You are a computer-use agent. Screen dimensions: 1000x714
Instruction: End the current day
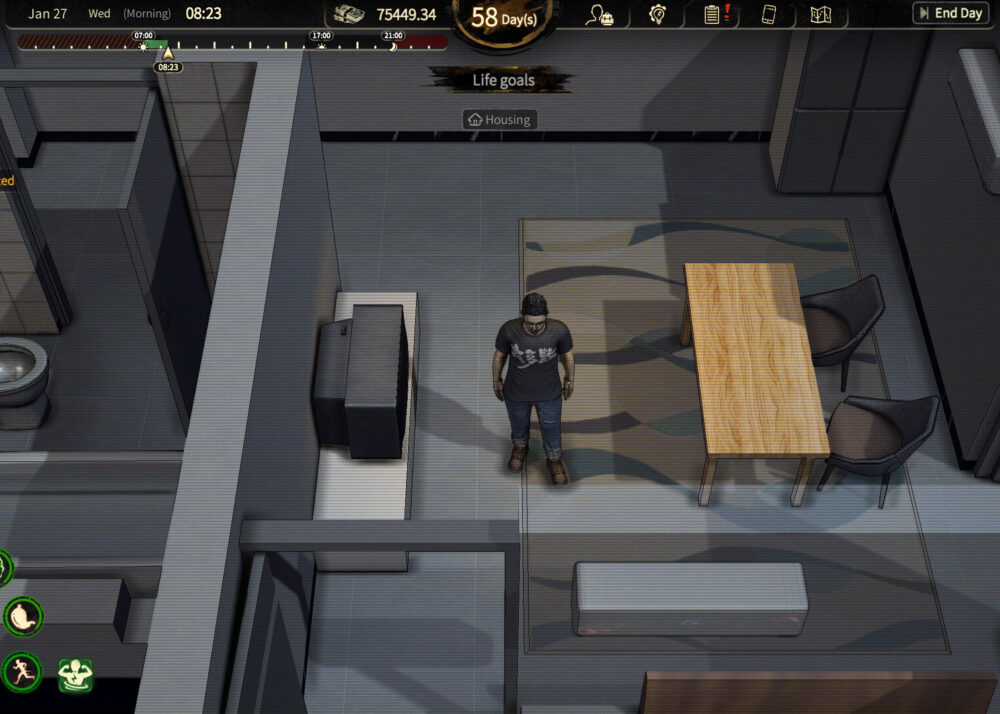click(949, 14)
